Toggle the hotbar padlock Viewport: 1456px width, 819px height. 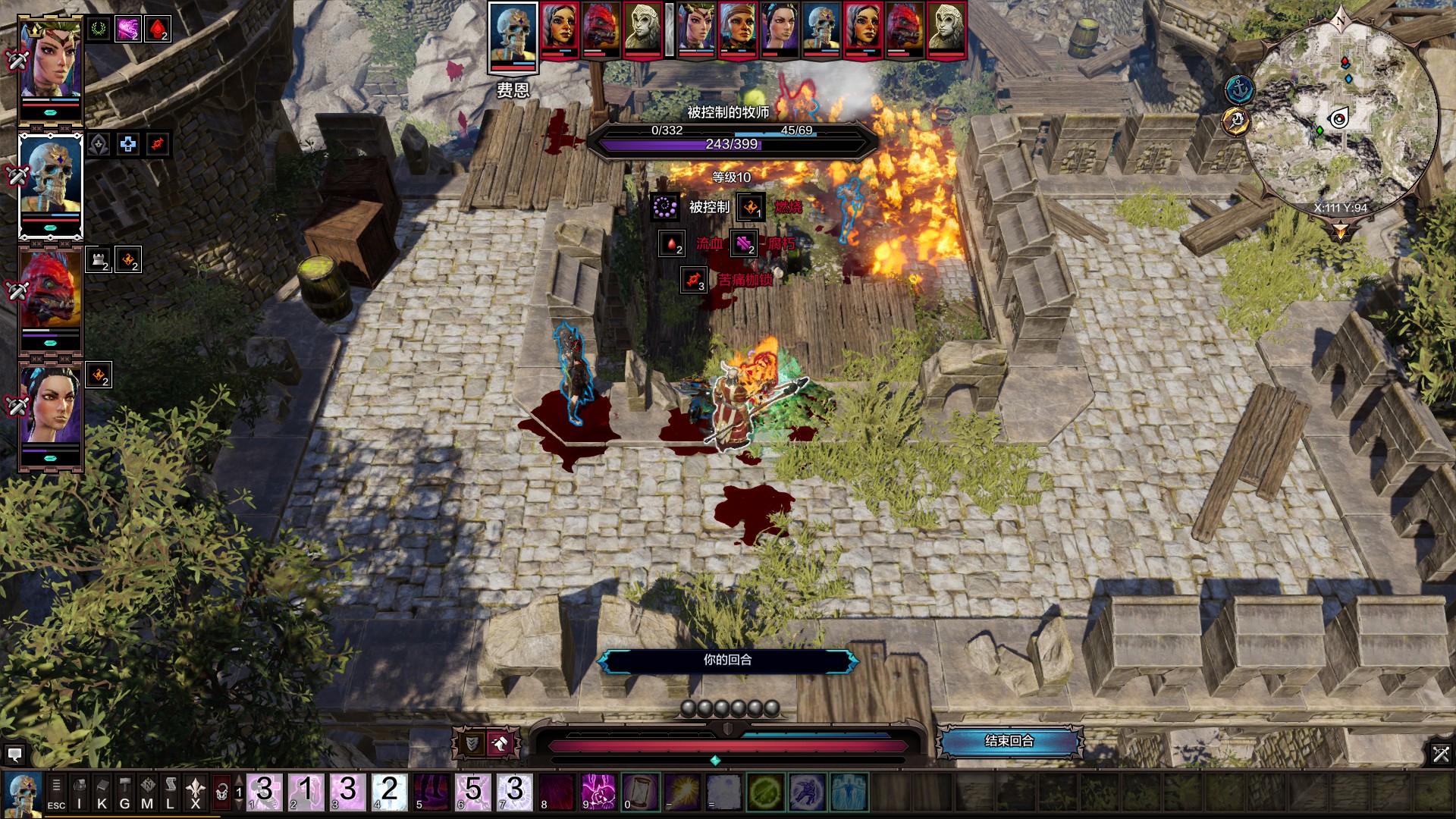click(x=221, y=792)
